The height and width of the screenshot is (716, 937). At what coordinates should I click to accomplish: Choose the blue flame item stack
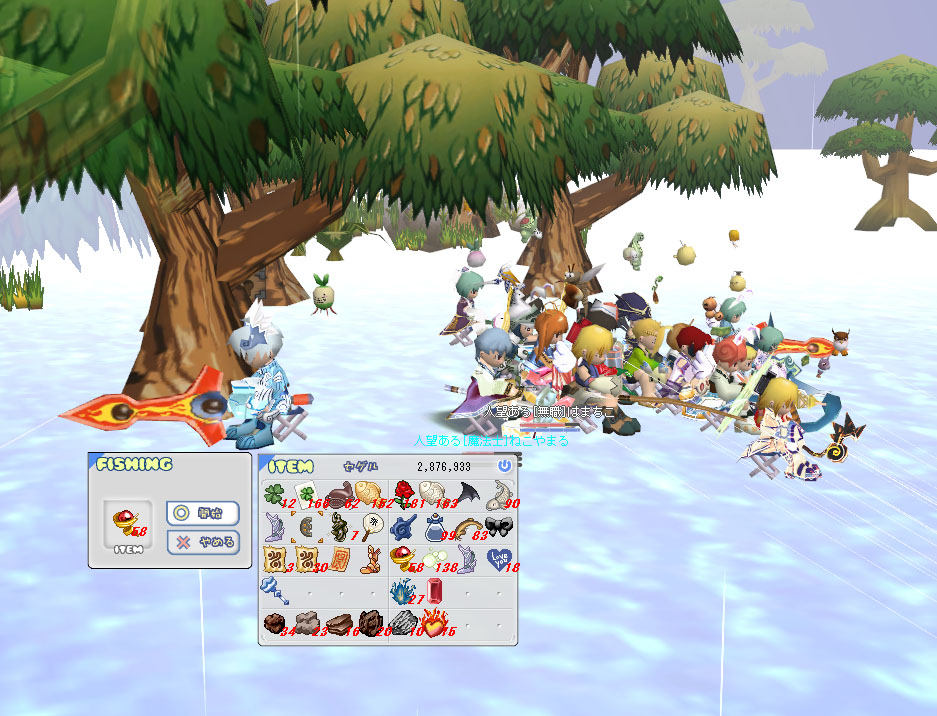[x=401, y=590]
